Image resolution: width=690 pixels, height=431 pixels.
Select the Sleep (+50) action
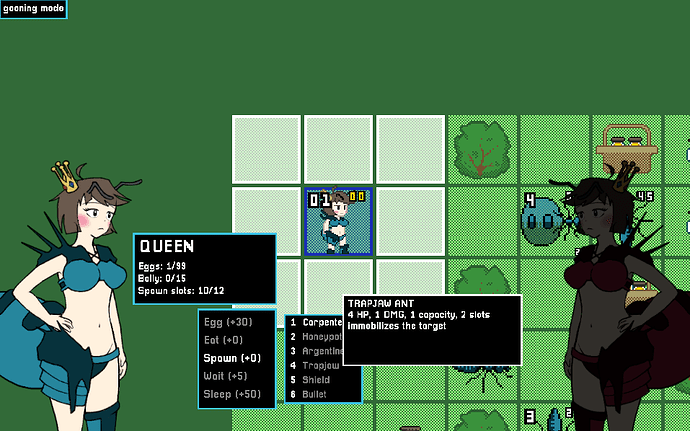pos(231,394)
